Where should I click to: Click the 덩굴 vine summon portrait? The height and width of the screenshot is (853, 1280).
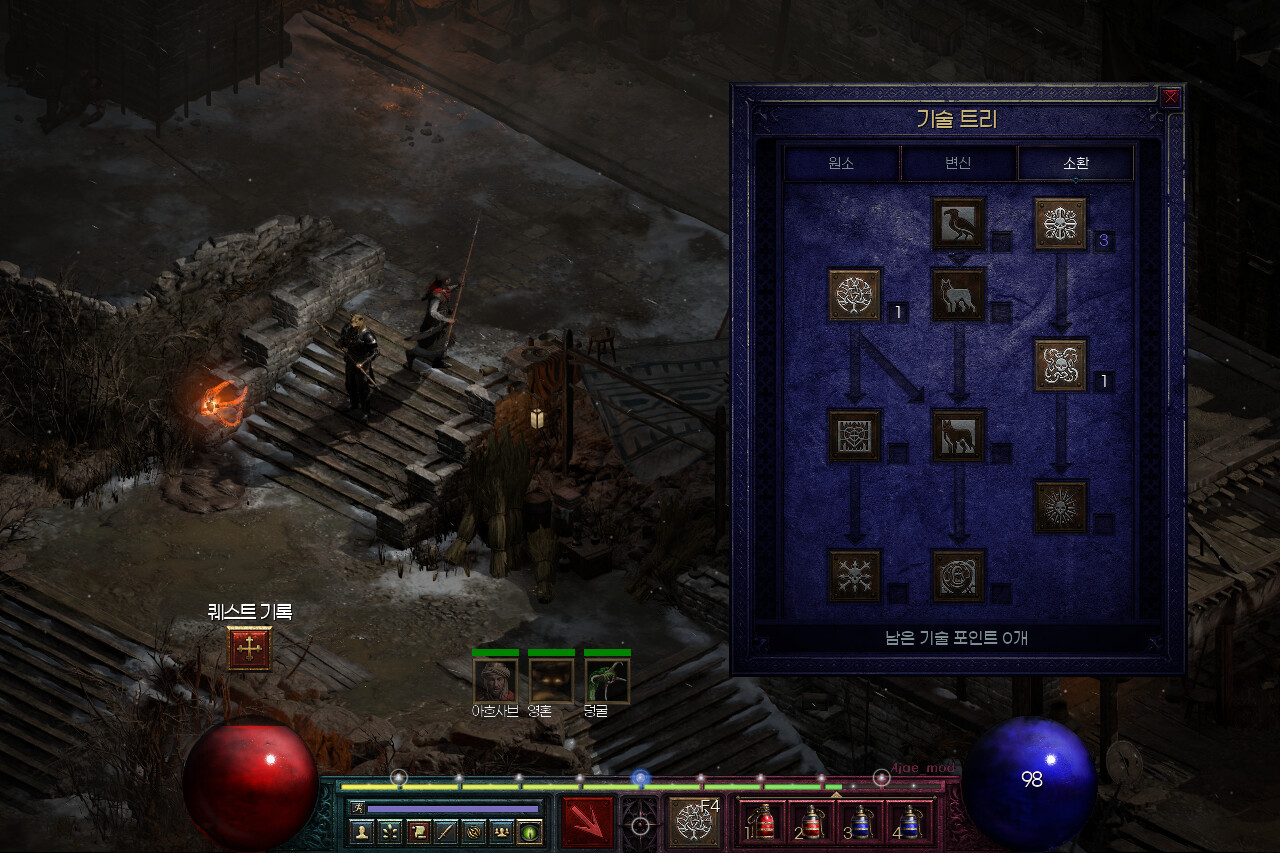click(x=607, y=680)
